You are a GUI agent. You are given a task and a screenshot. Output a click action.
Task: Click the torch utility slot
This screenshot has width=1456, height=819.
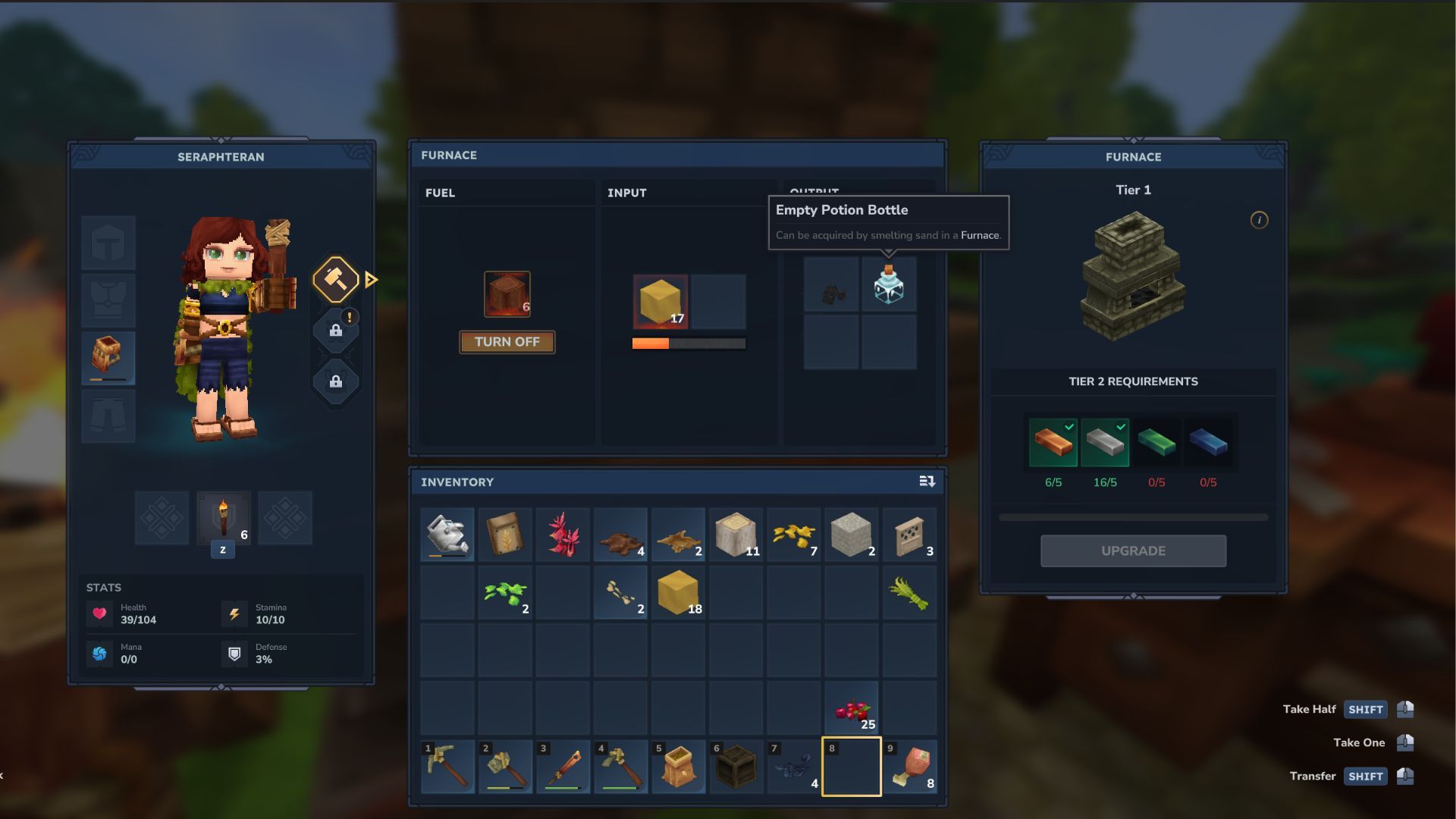click(223, 518)
